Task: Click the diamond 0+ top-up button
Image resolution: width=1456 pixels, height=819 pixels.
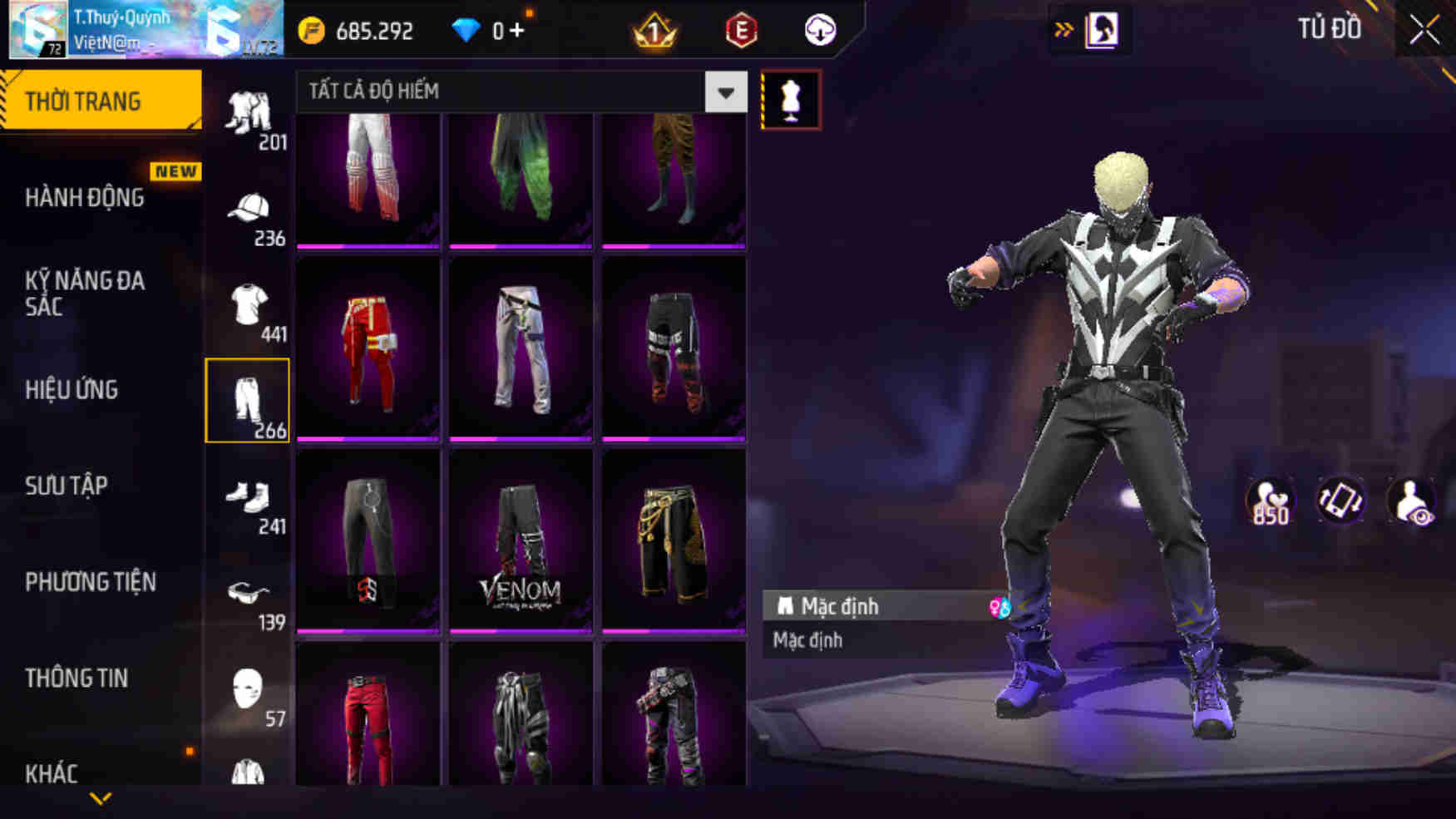Action: click(492, 31)
